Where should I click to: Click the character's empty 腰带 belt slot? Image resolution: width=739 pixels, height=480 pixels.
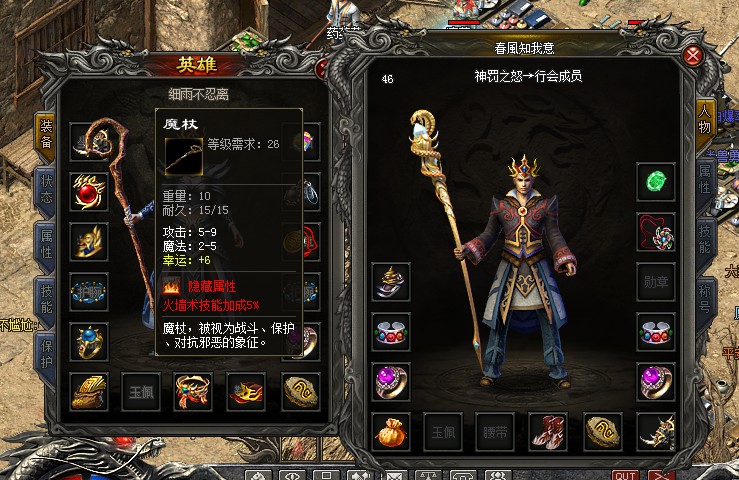coord(494,431)
